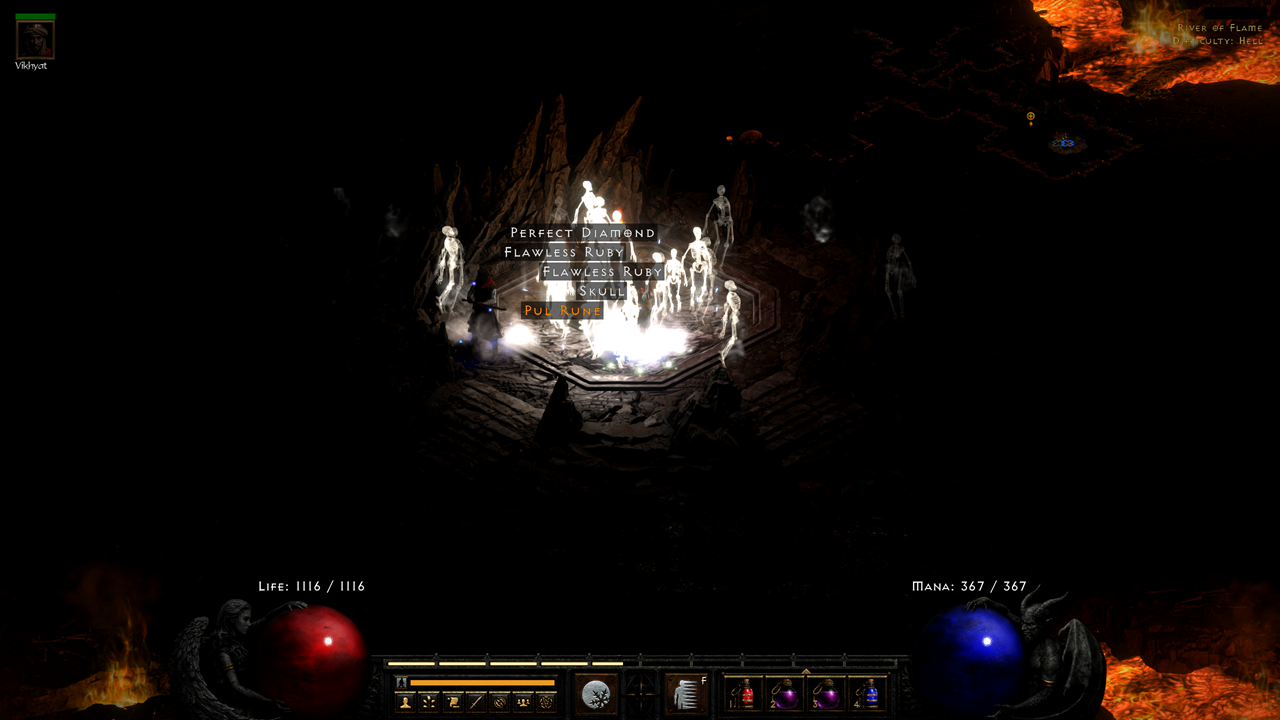Open the party screen icon

pyautogui.click(x=523, y=701)
